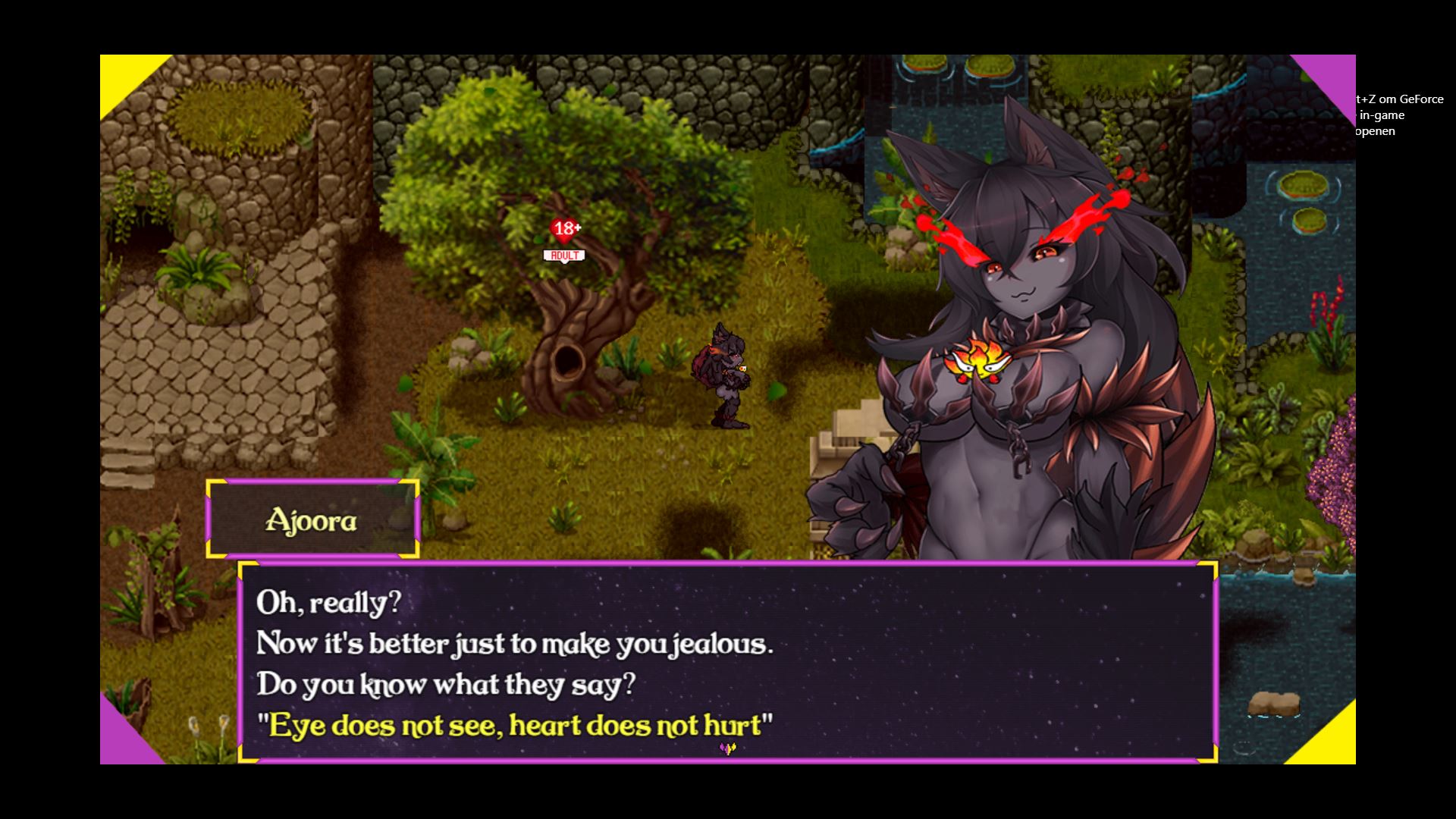The width and height of the screenshot is (1456, 819).
Task: Advance Ajoora's dialogue text box
Action: 726,661
